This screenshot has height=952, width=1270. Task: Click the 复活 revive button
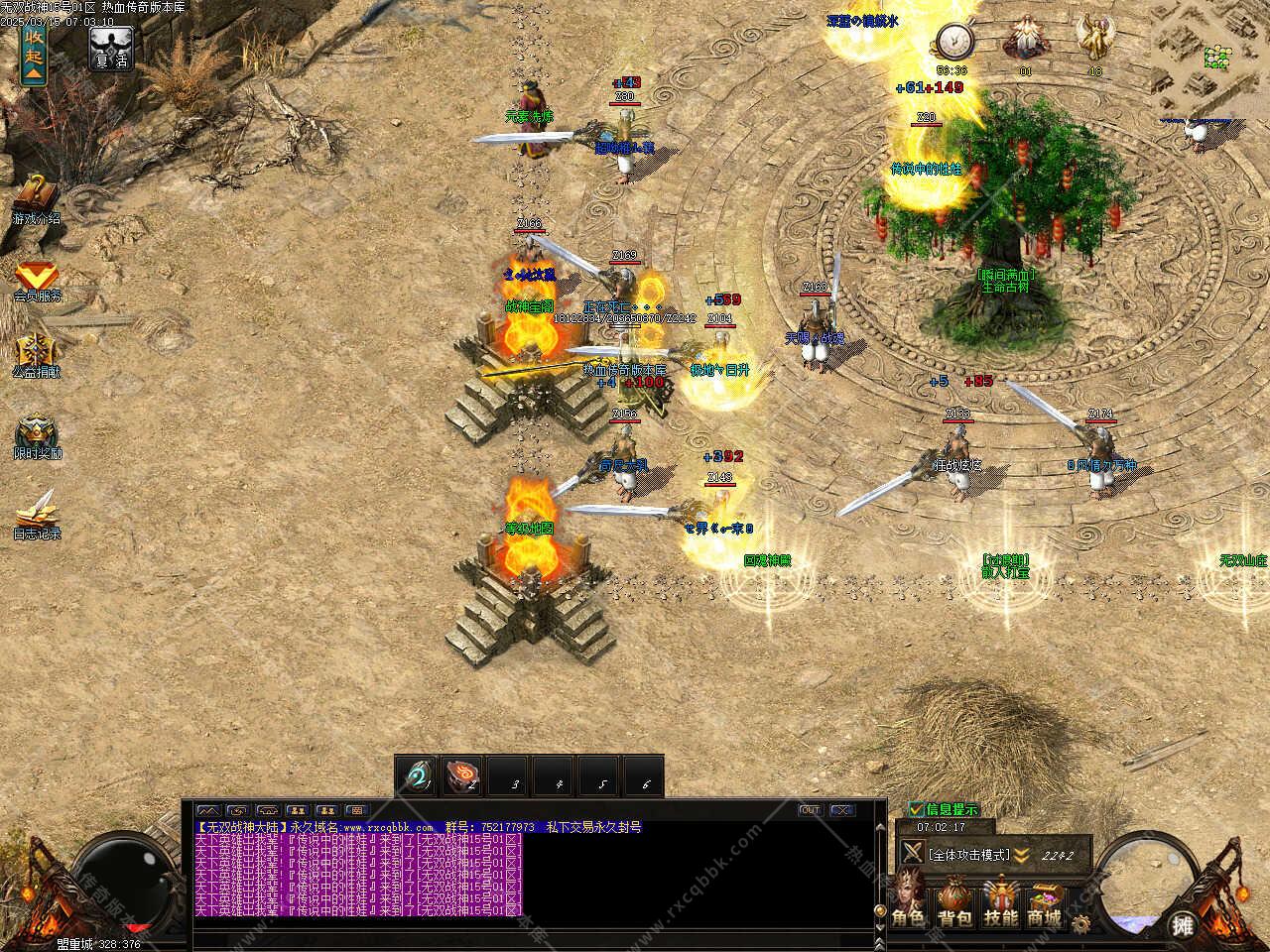pos(110,49)
